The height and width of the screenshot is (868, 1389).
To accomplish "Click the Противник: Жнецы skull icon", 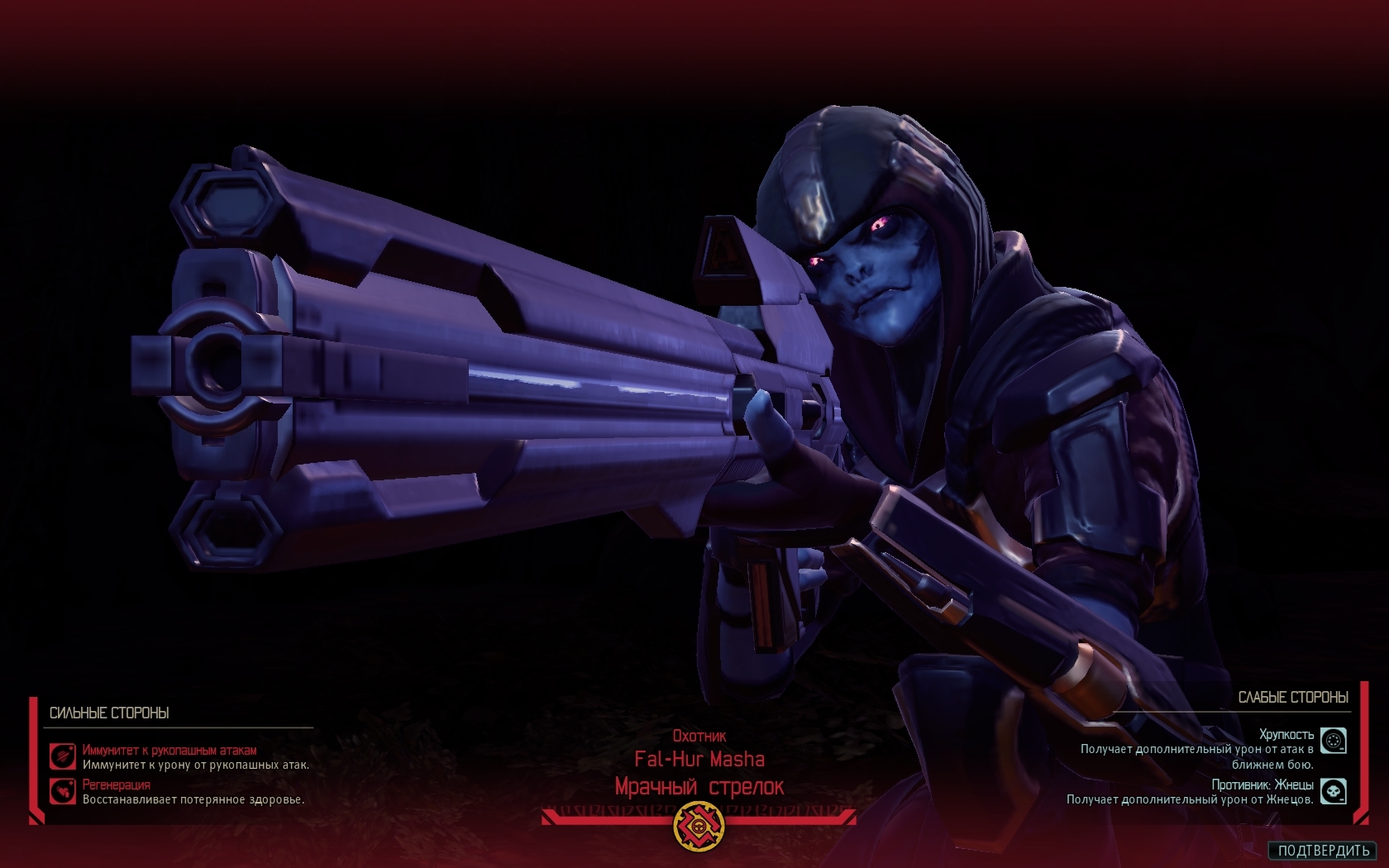I will coord(1333,791).
